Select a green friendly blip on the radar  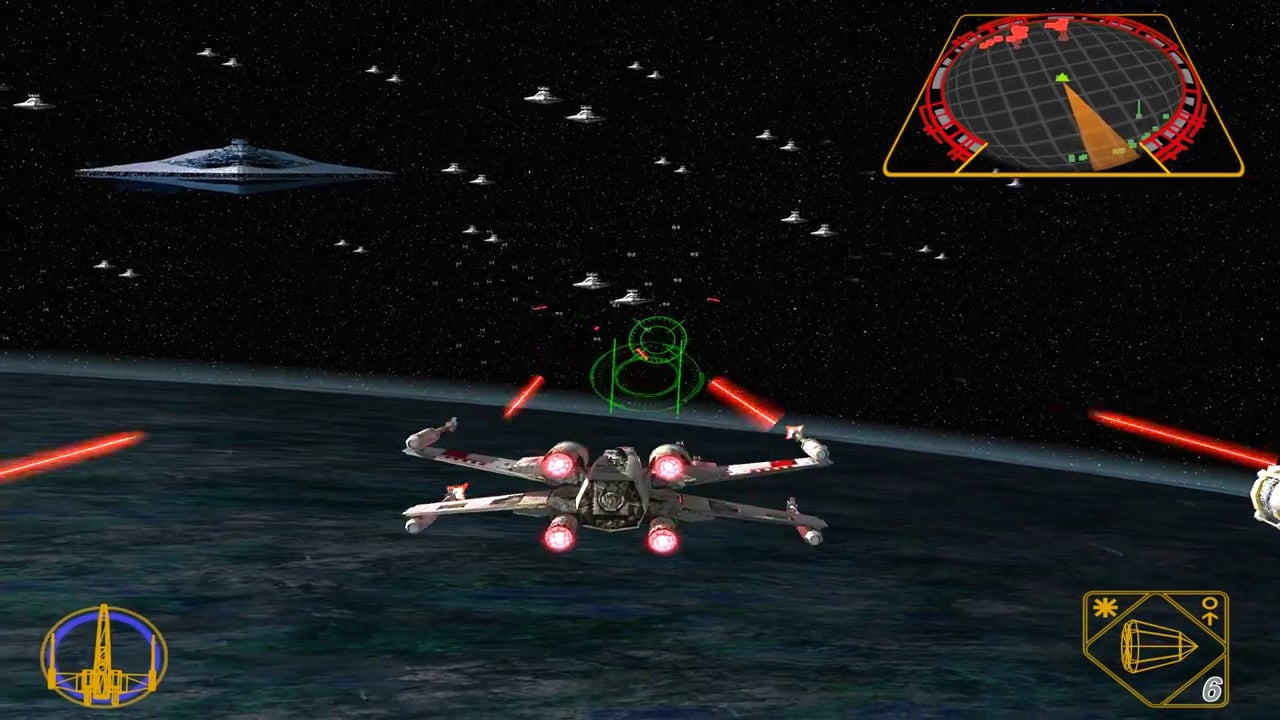pyautogui.click(x=1164, y=115)
